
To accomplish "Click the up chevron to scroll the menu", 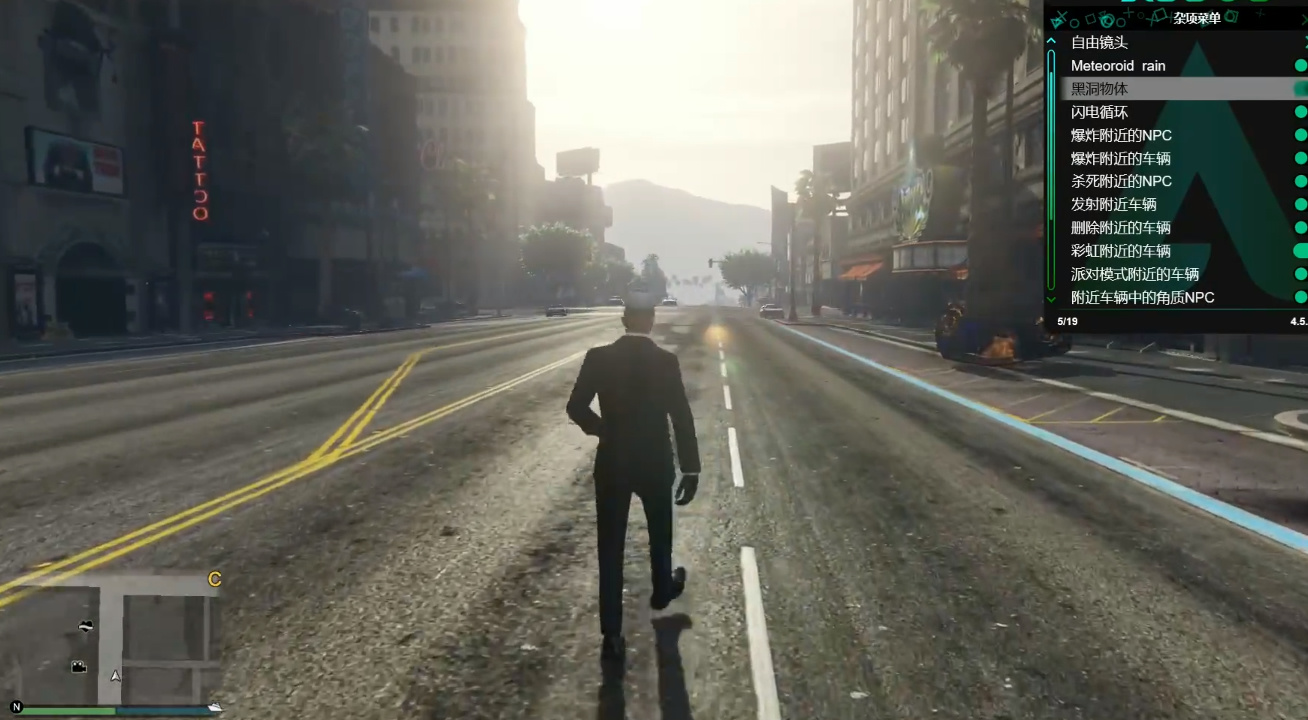I will (1053, 40).
